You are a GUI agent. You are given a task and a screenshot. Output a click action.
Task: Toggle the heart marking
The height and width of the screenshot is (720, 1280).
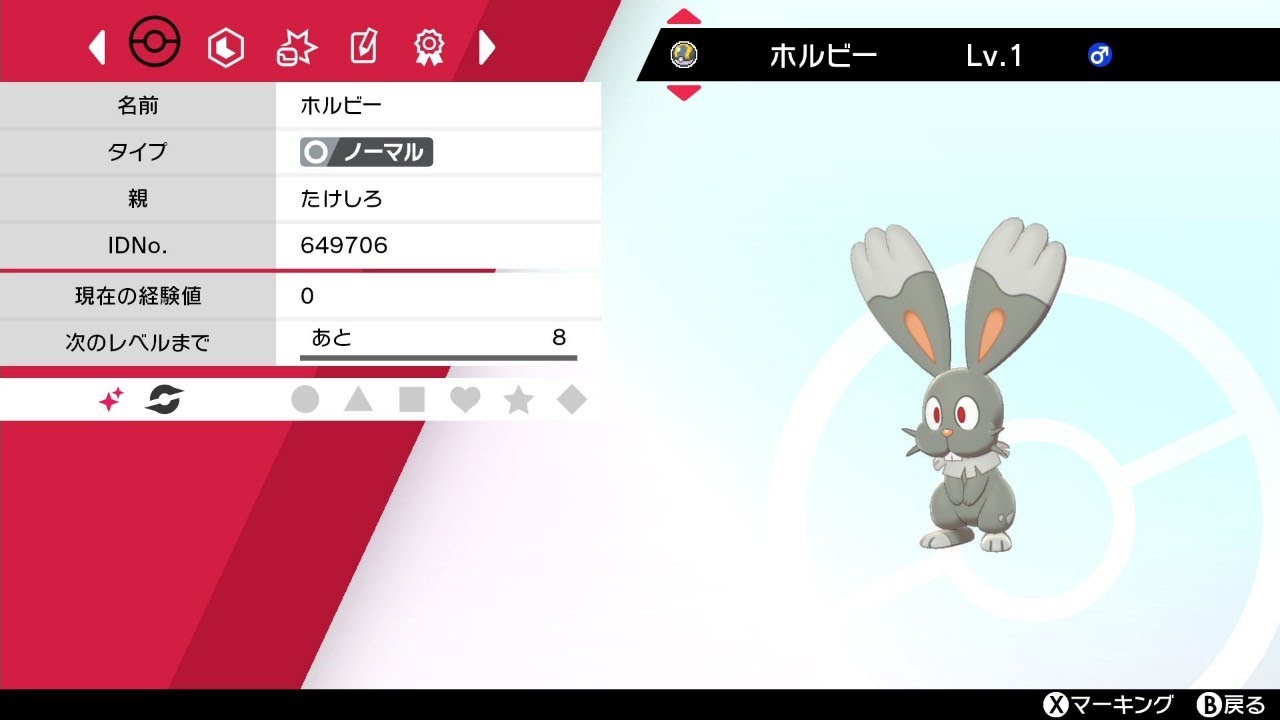click(466, 398)
